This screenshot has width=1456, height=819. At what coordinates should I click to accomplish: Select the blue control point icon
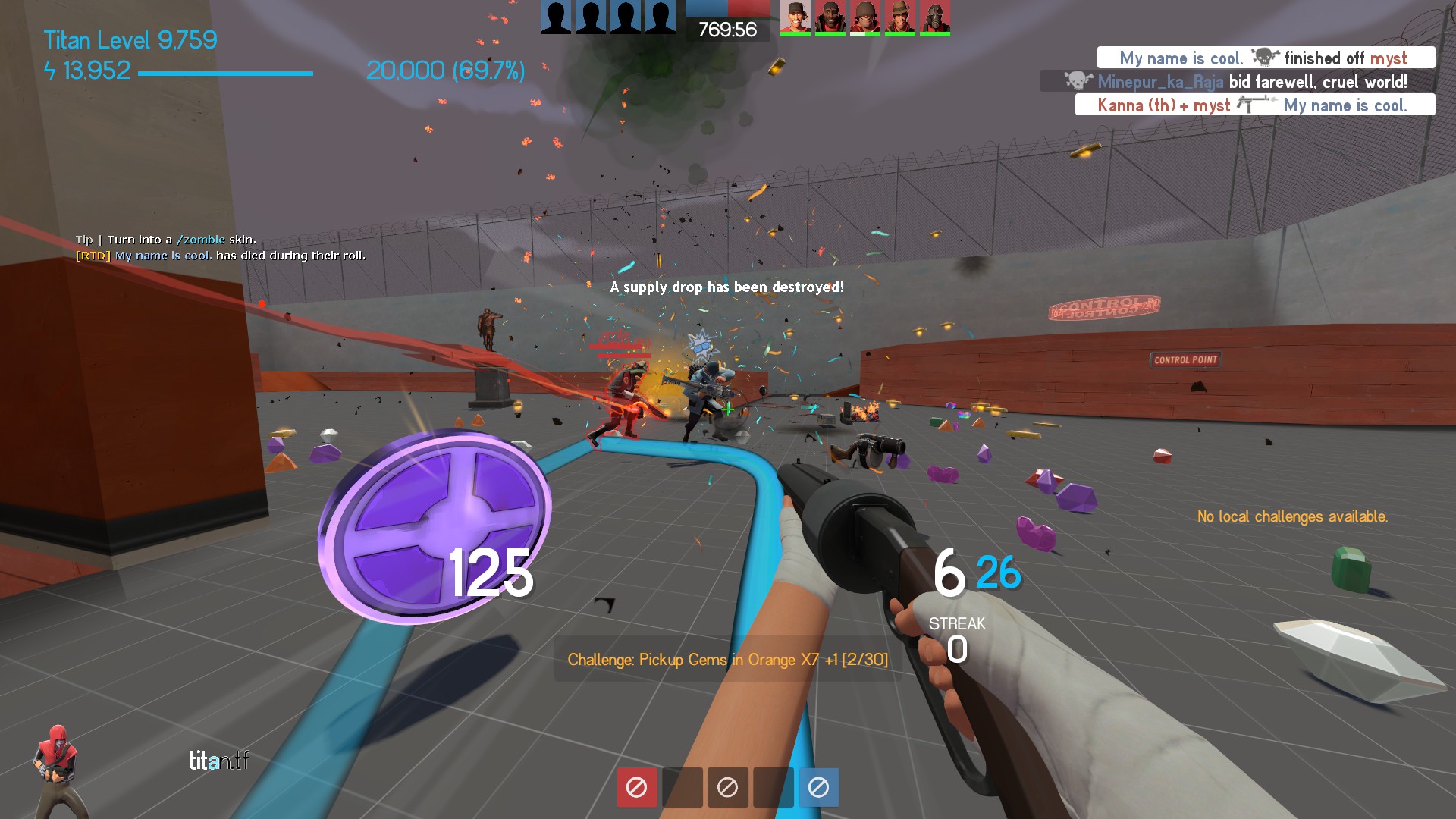818,787
